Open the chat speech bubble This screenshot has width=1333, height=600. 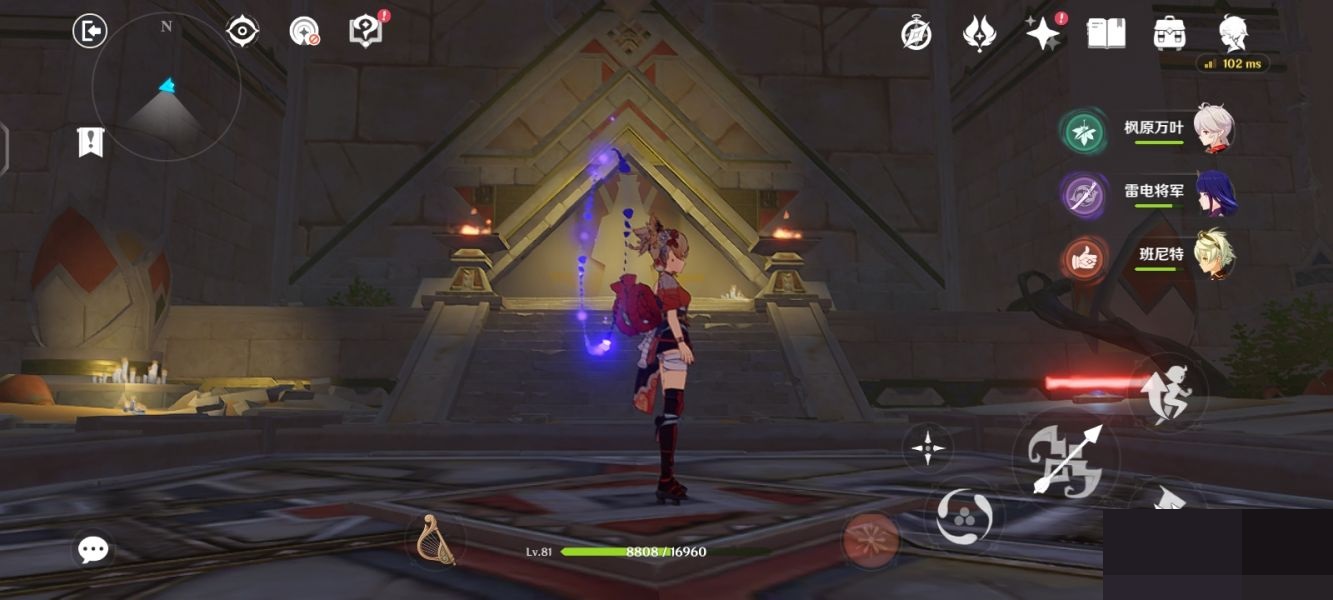93,549
